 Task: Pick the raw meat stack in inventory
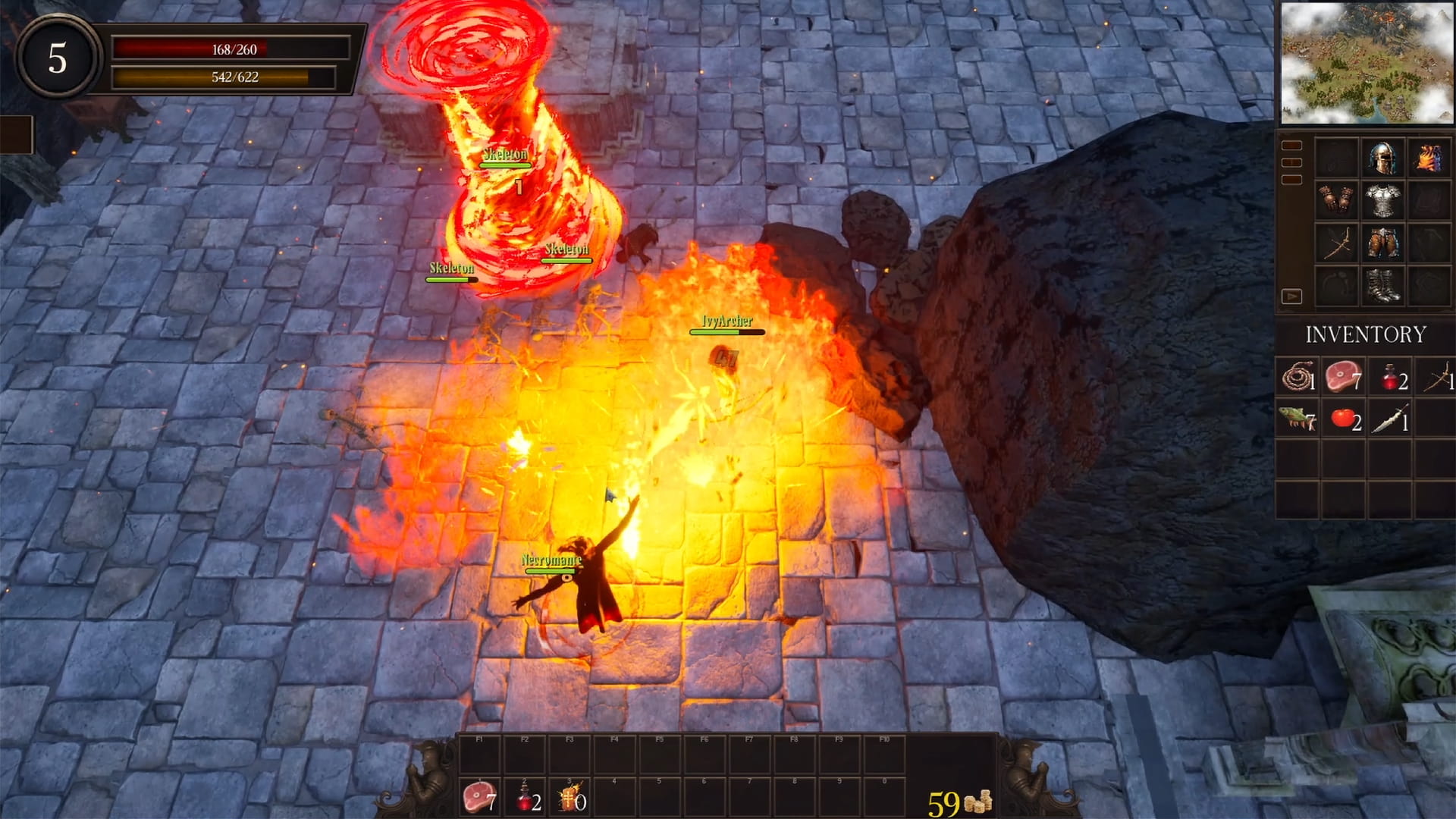tap(1343, 377)
